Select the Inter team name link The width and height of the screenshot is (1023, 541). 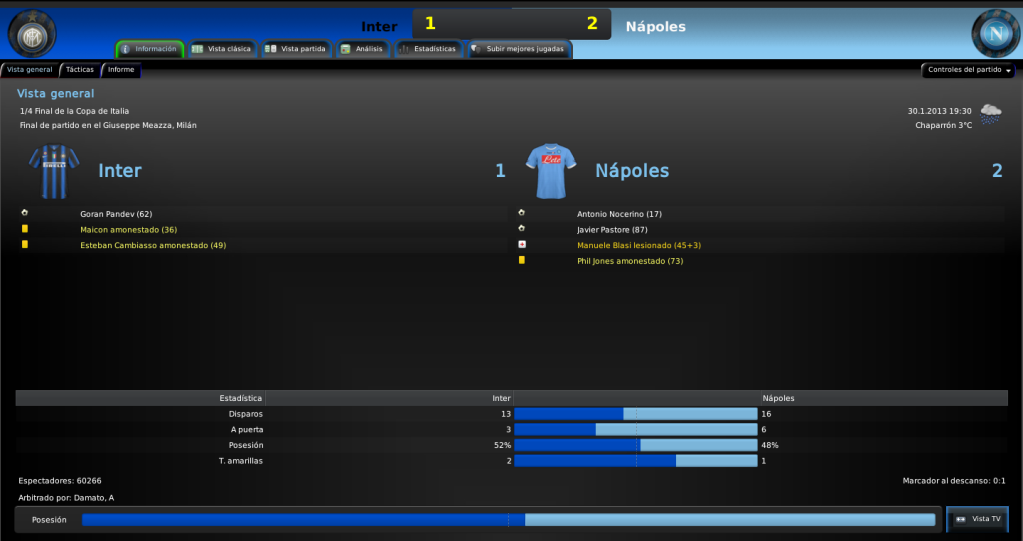(x=119, y=171)
